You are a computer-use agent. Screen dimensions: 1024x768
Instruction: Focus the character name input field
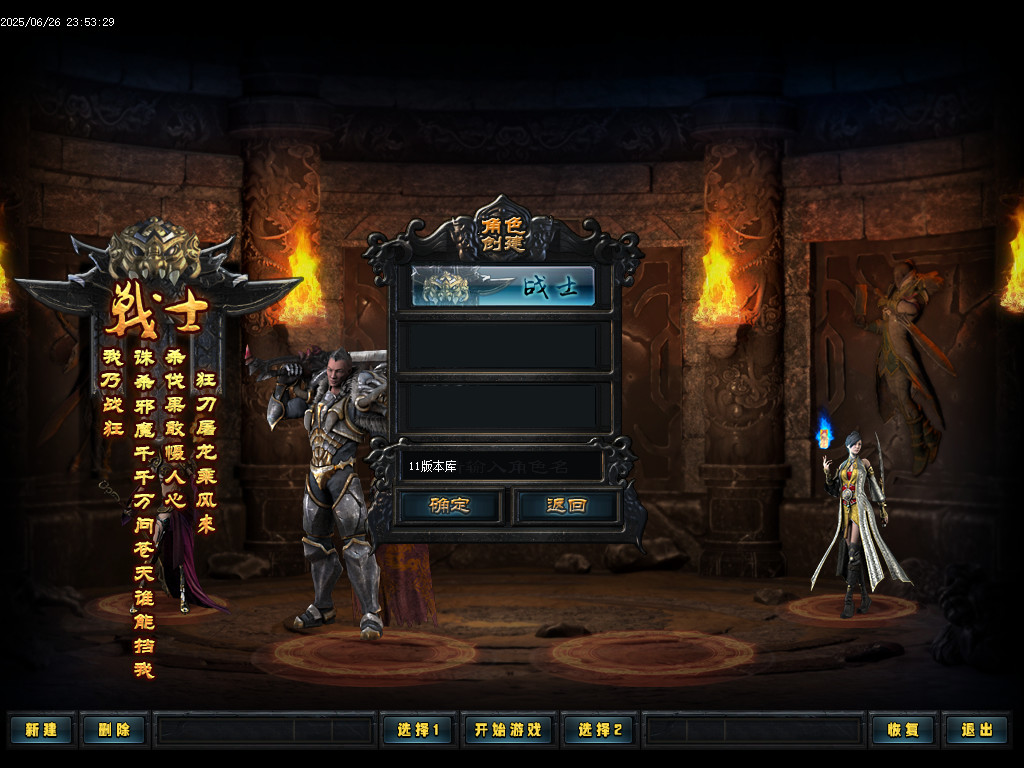[x=500, y=466]
